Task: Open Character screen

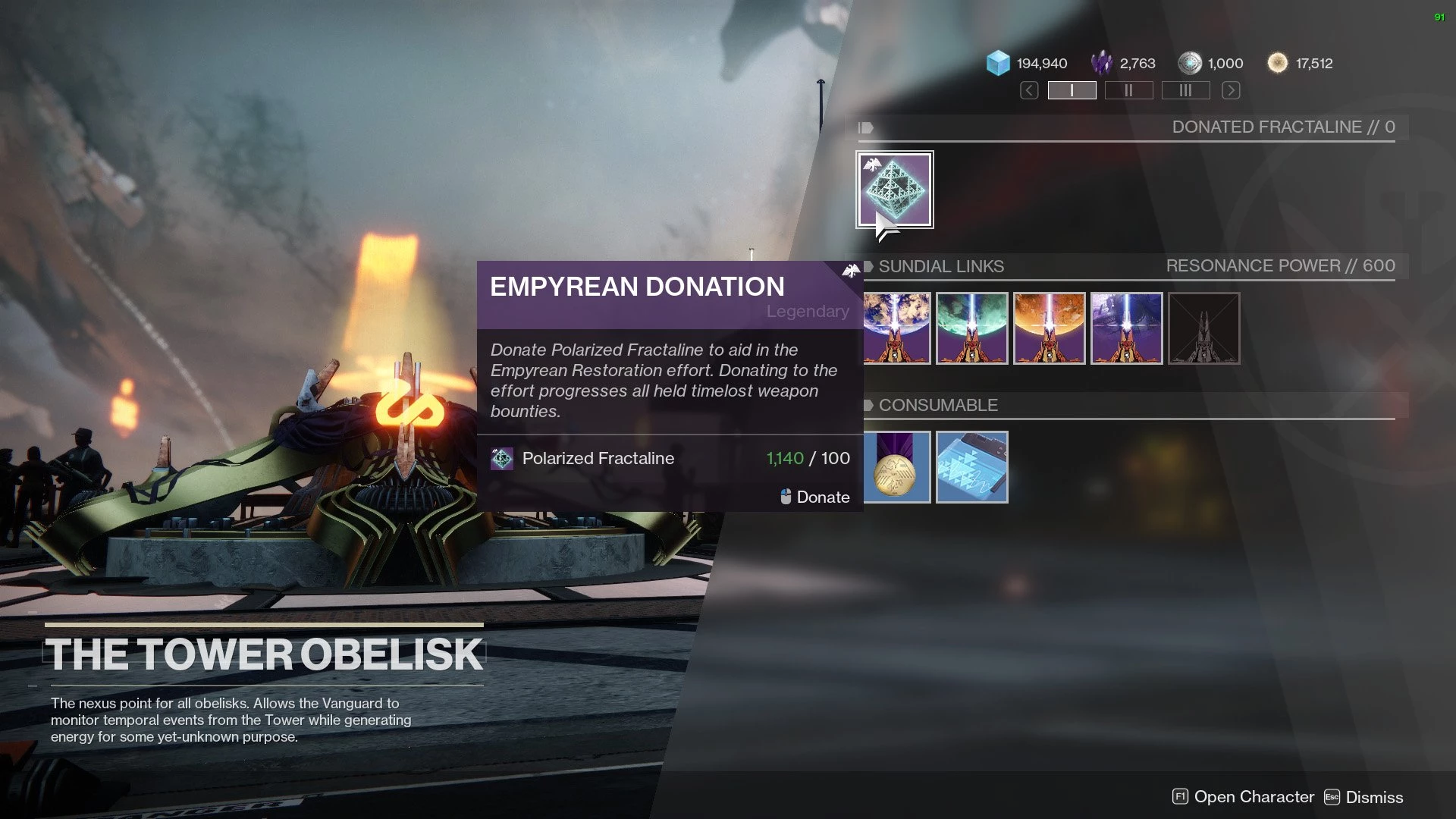Action: click(x=1244, y=797)
